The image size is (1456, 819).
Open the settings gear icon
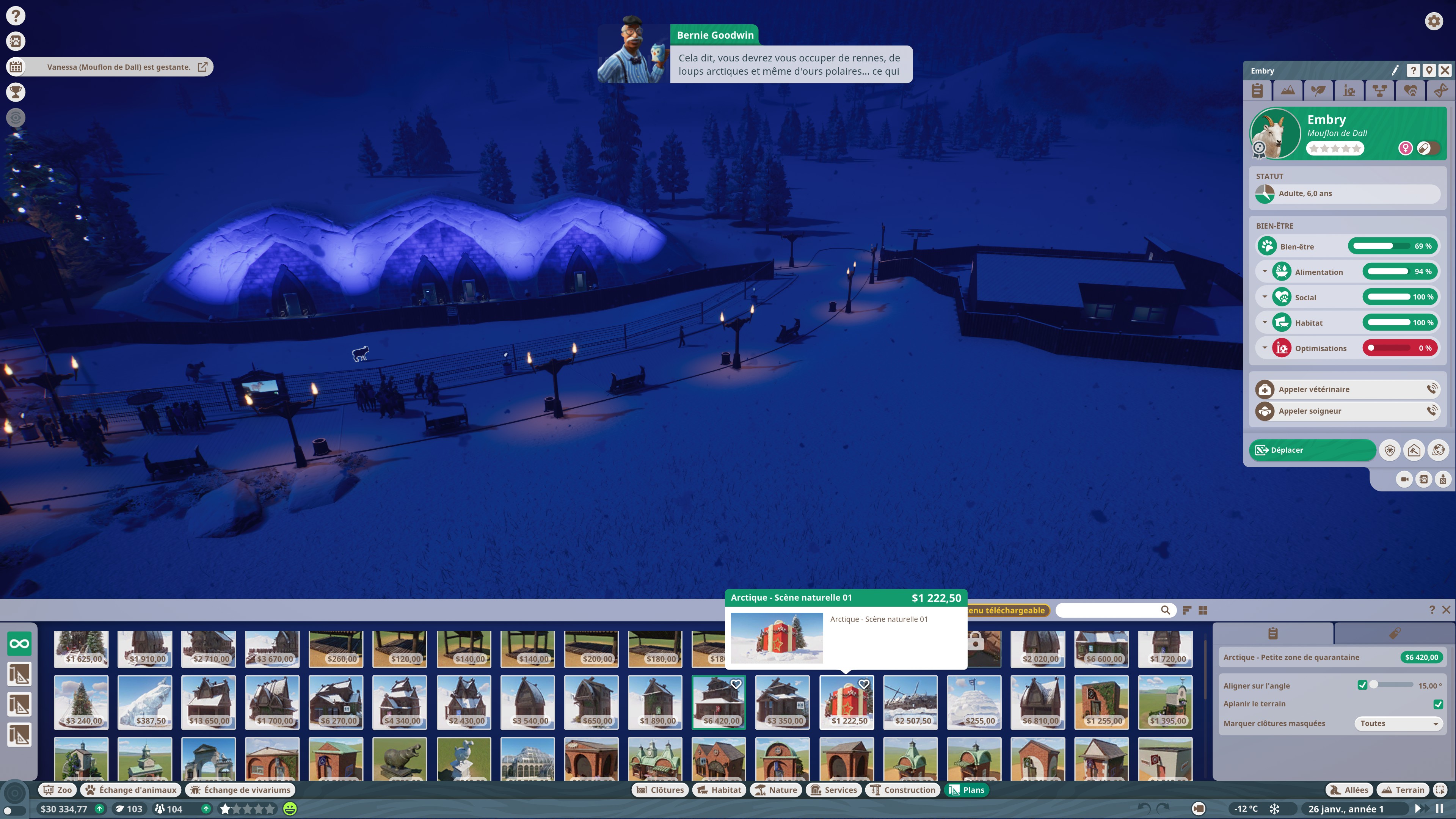click(1433, 22)
